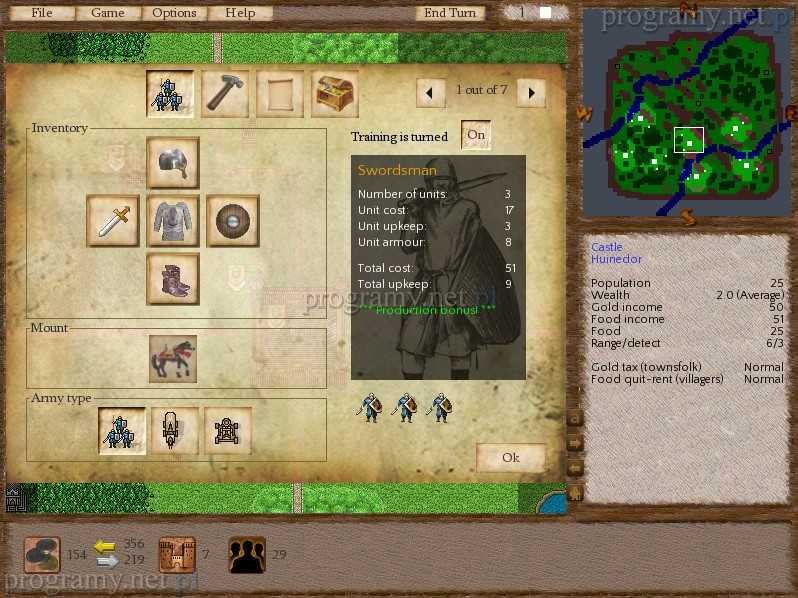This screenshot has height=598, width=798.
Task: Go to the previous castle arrow
Action: click(x=430, y=93)
